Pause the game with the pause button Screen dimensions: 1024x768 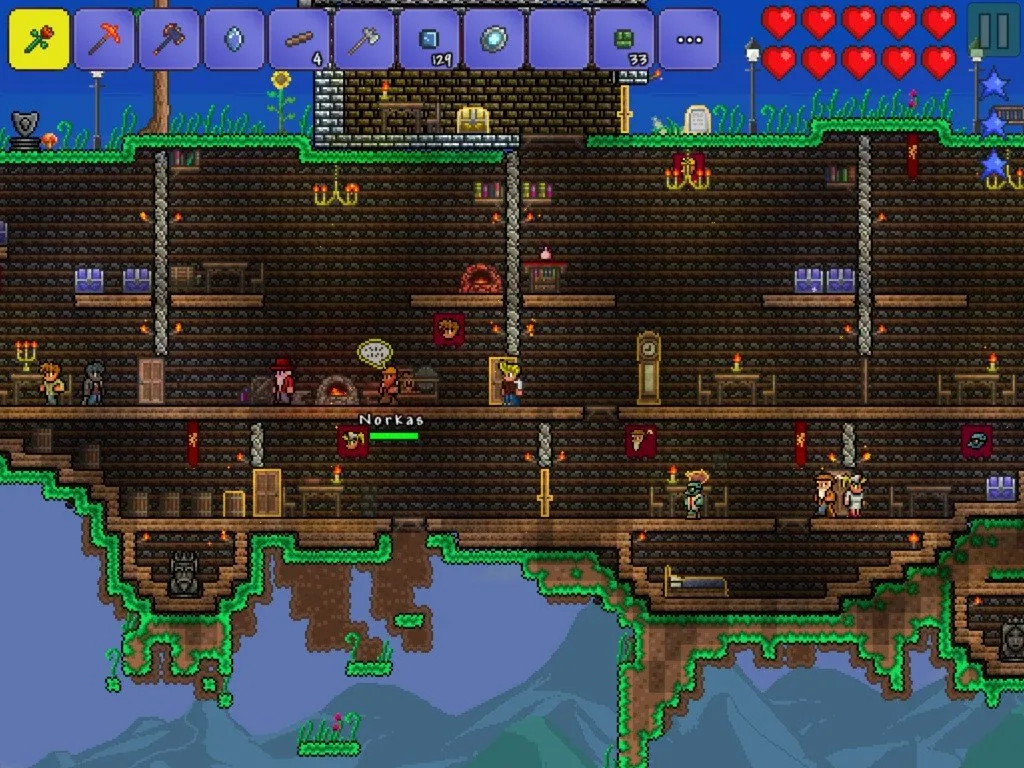pyautogui.click(x=994, y=30)
